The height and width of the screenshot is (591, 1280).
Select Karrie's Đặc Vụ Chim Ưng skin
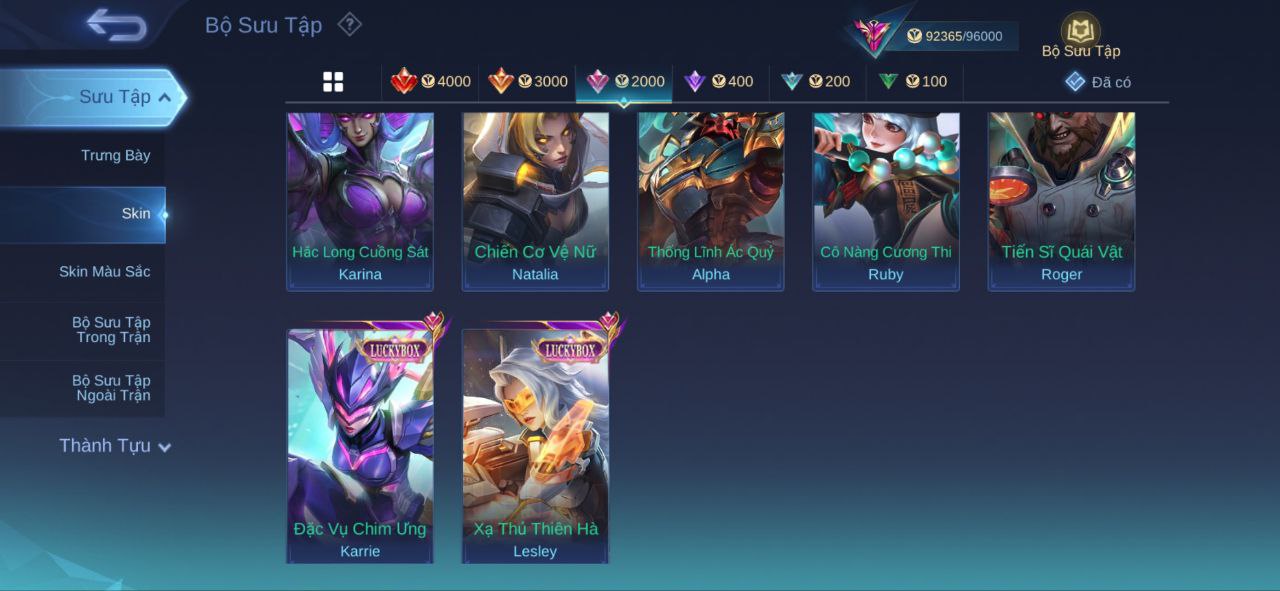point(360,445)
